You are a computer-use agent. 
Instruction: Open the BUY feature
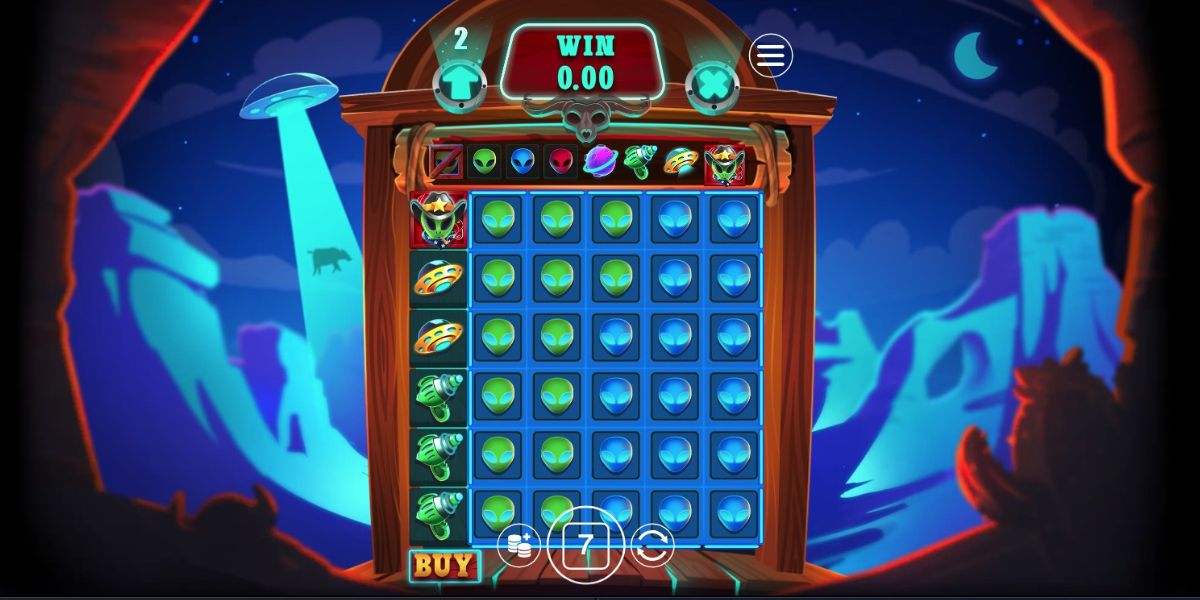443,565
